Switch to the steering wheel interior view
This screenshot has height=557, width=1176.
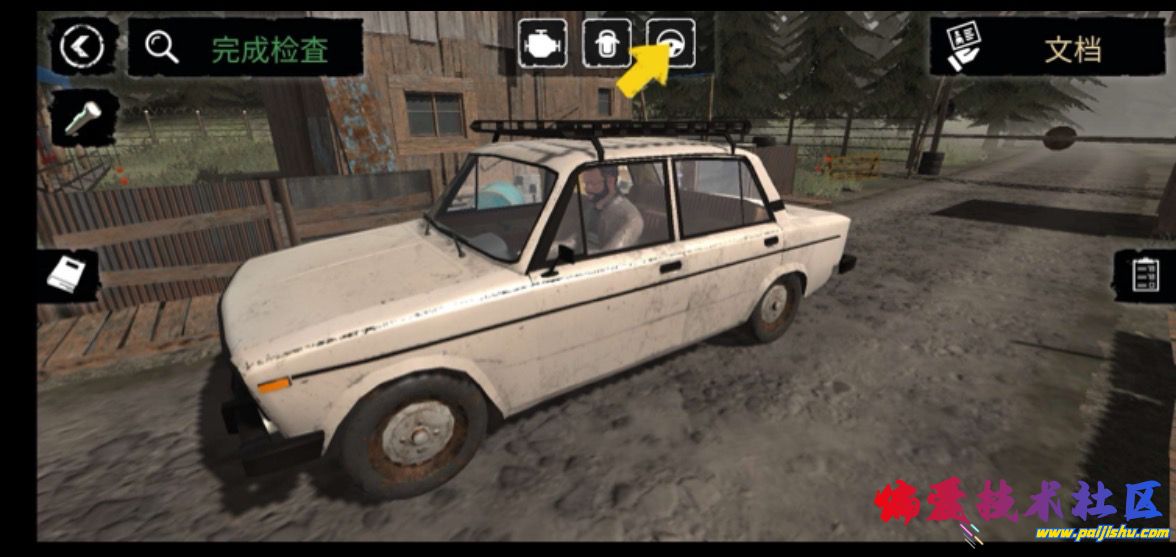(x=671, y=44)
